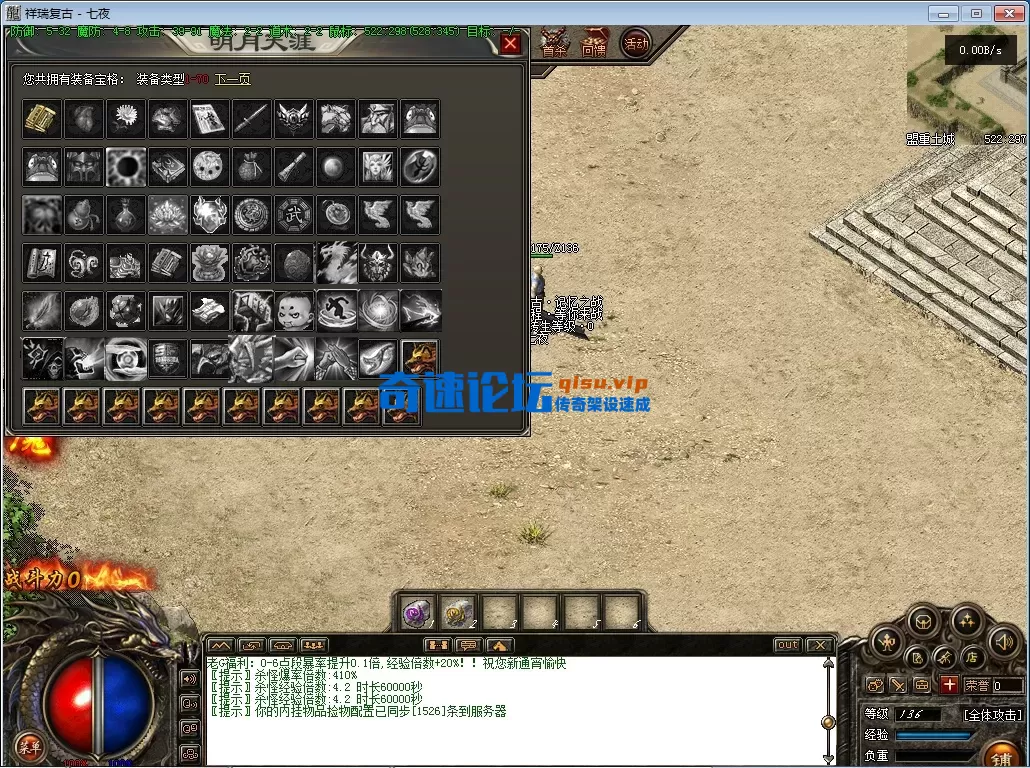Open the 活动 events button

point(635,43)
